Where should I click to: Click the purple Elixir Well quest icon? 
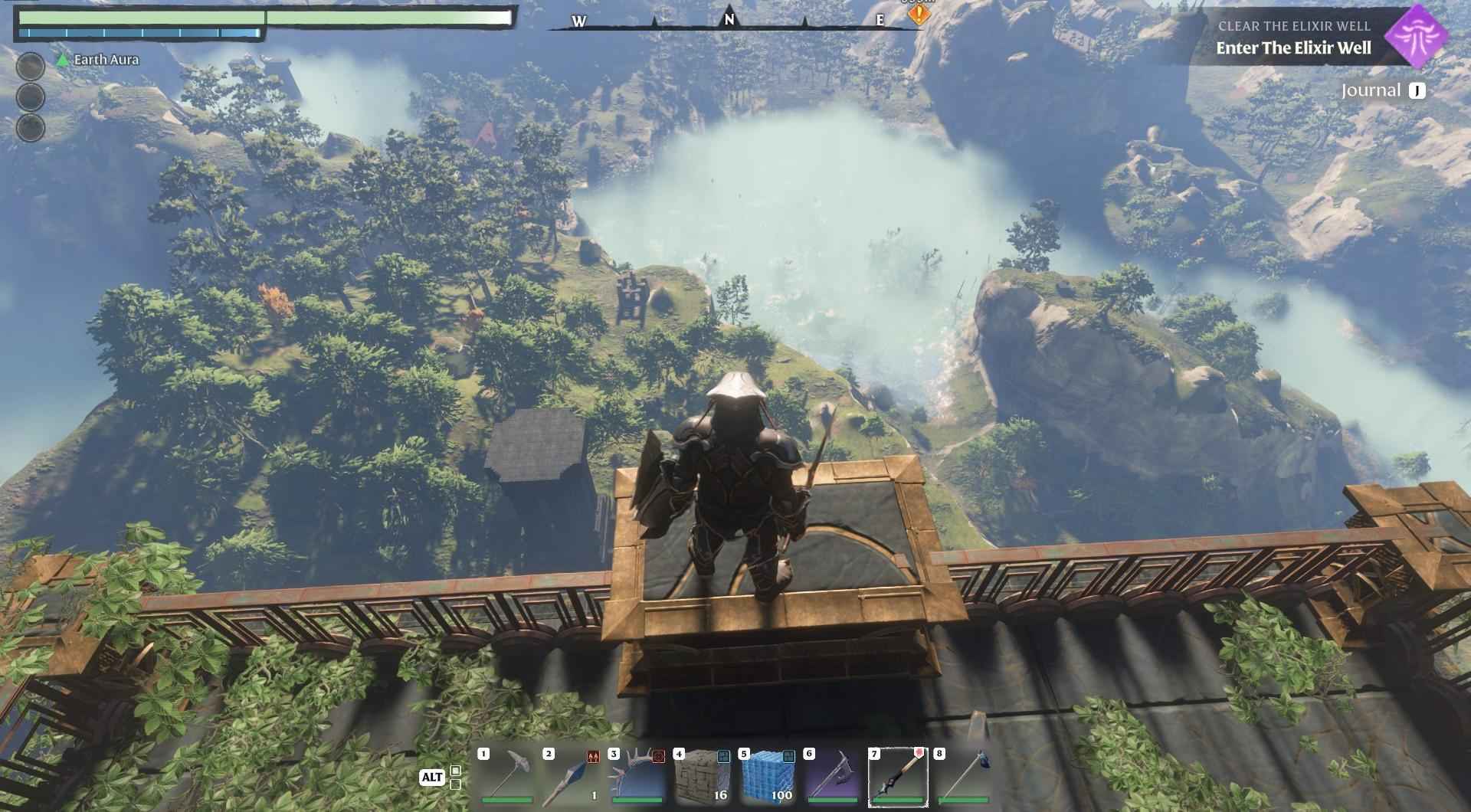pyautogui.click(x=1415, y=36)
